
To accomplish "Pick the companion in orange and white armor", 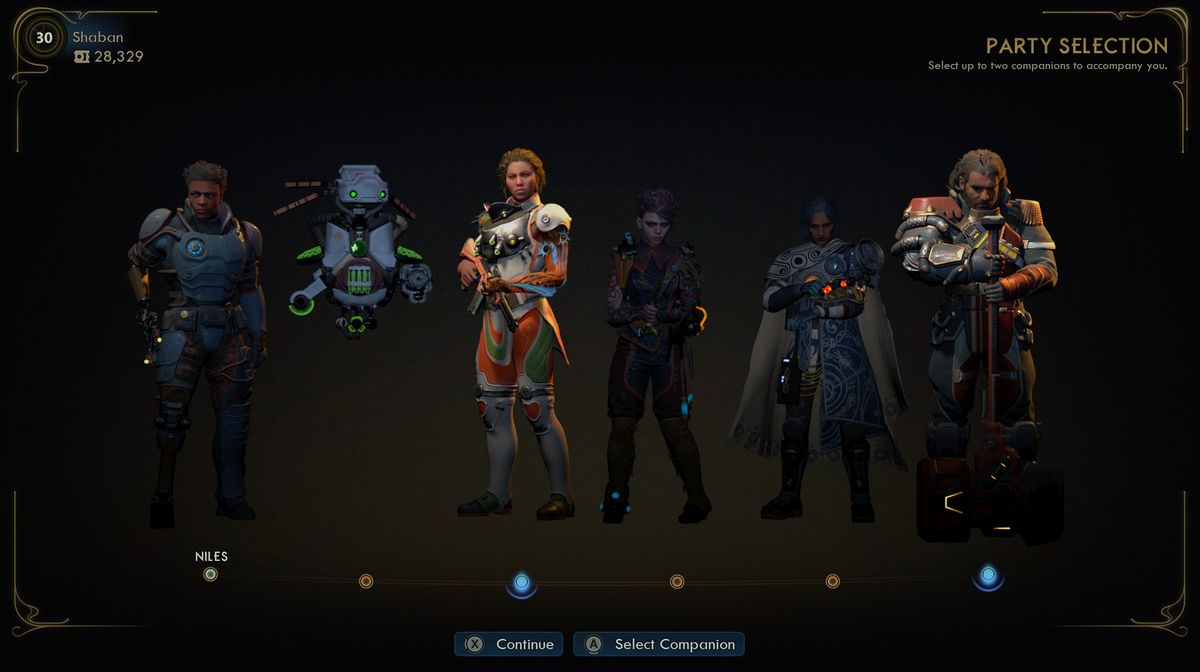I will coord(516,330).
